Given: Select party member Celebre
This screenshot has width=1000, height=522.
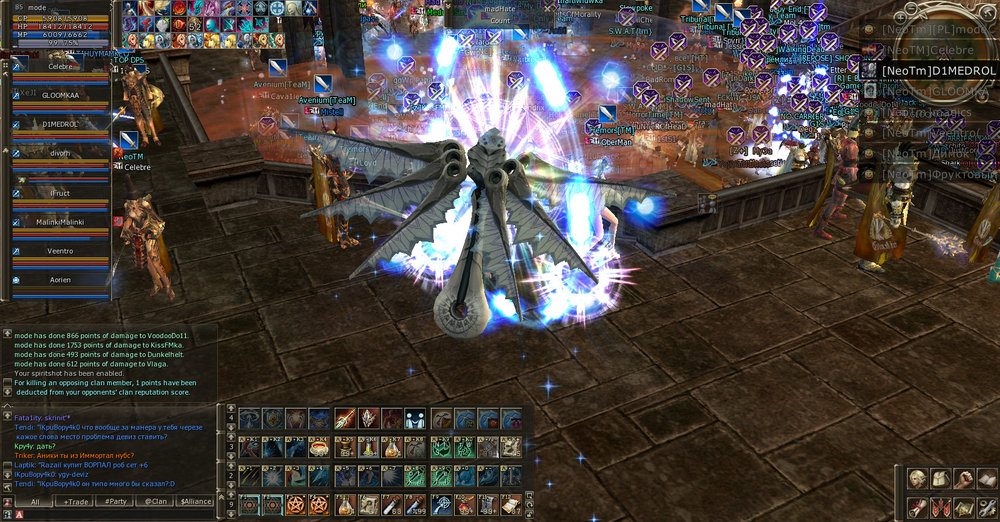Looking at the screenshot, I should [x=60, y=66].
